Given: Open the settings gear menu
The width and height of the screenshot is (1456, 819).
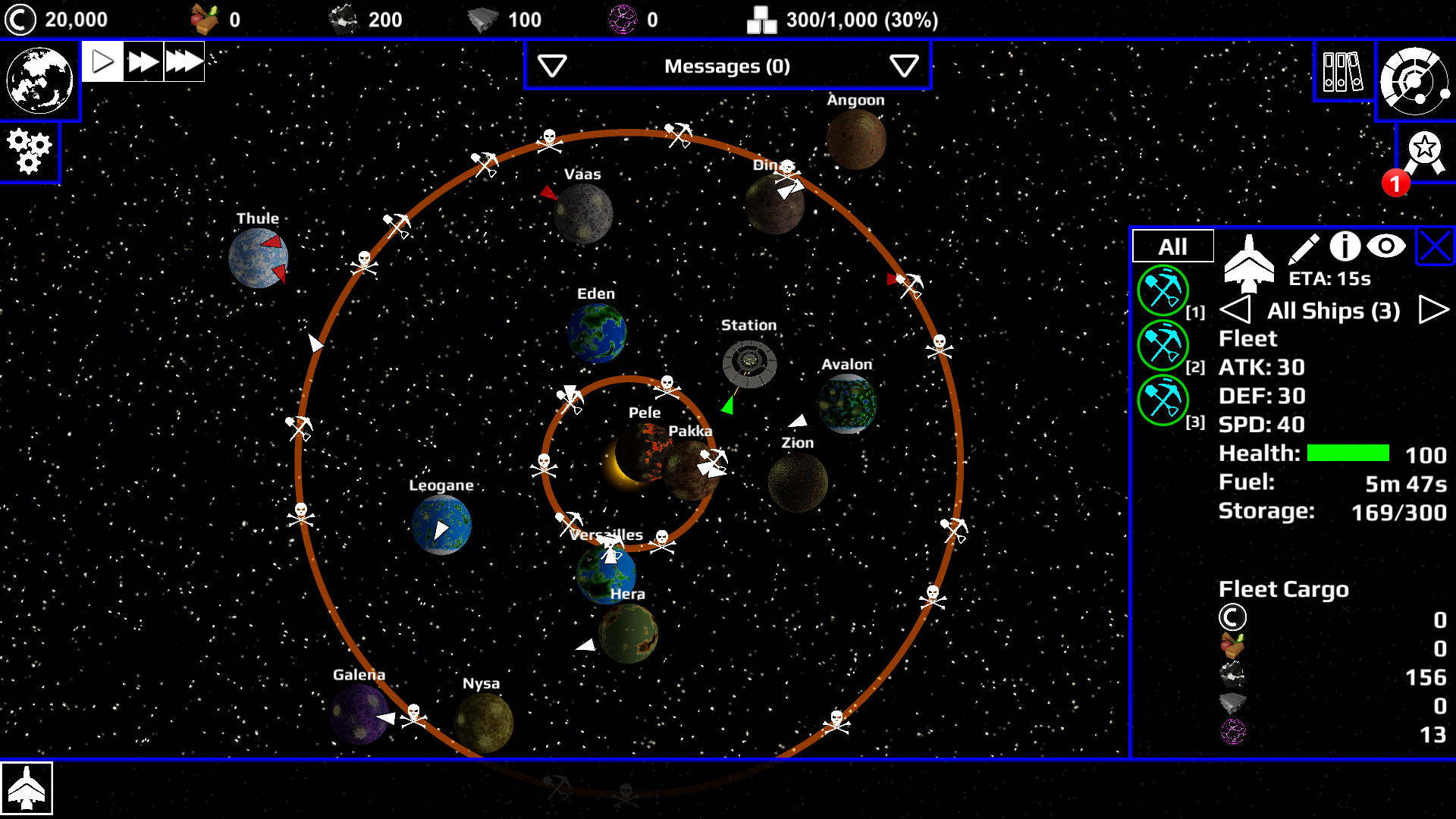Looking at the screenshot, I should (29, 152).
